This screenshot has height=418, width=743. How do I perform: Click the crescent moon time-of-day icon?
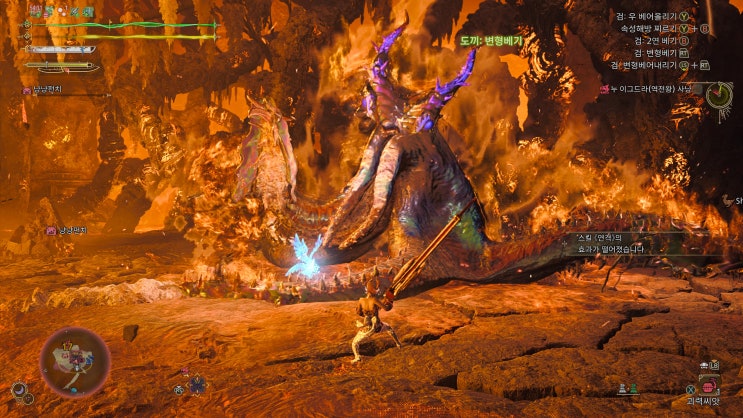click(19, 389)
